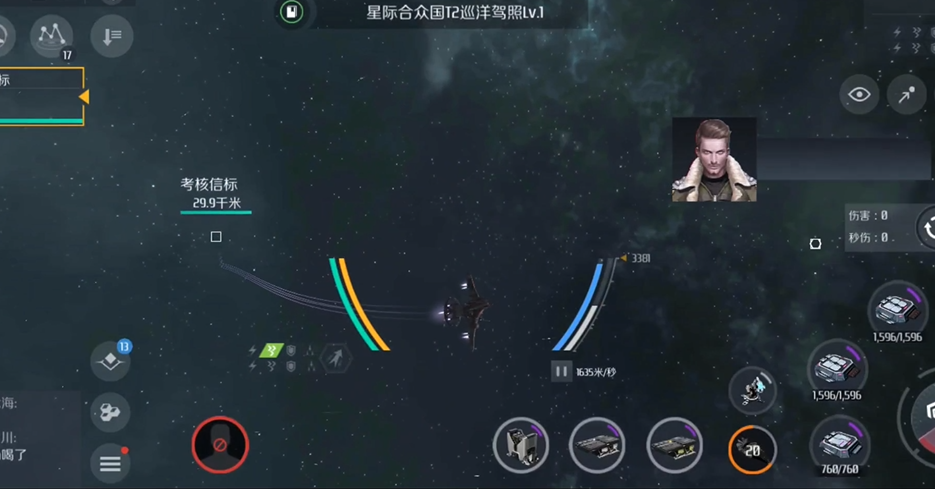Screen dimensions: 935x489
Task: Open the star map icon with badge 17
Action: 51,37
